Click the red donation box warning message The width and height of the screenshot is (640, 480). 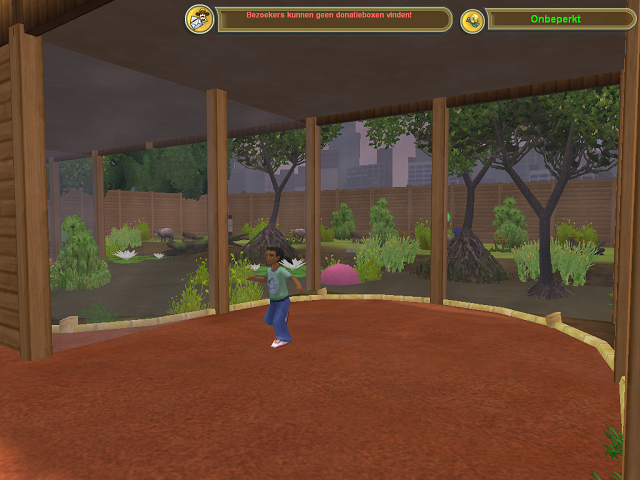click(329, 16)
